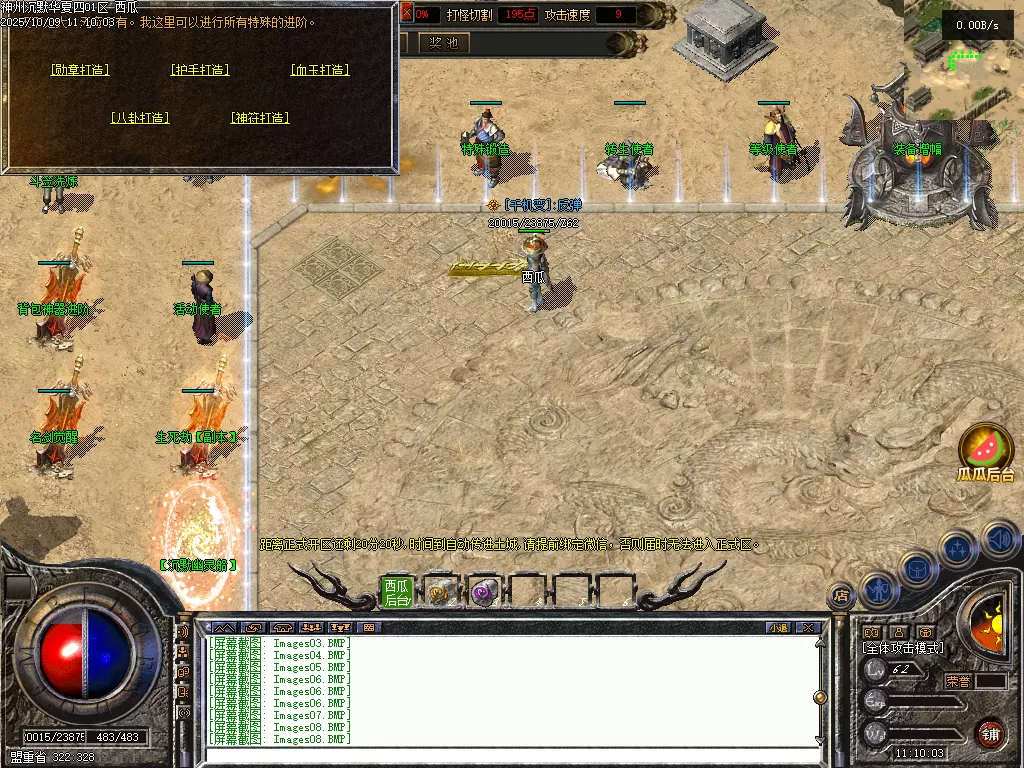Close the NPC dialogue with the red X
The image size is (1024, 768).
(407, 14)
